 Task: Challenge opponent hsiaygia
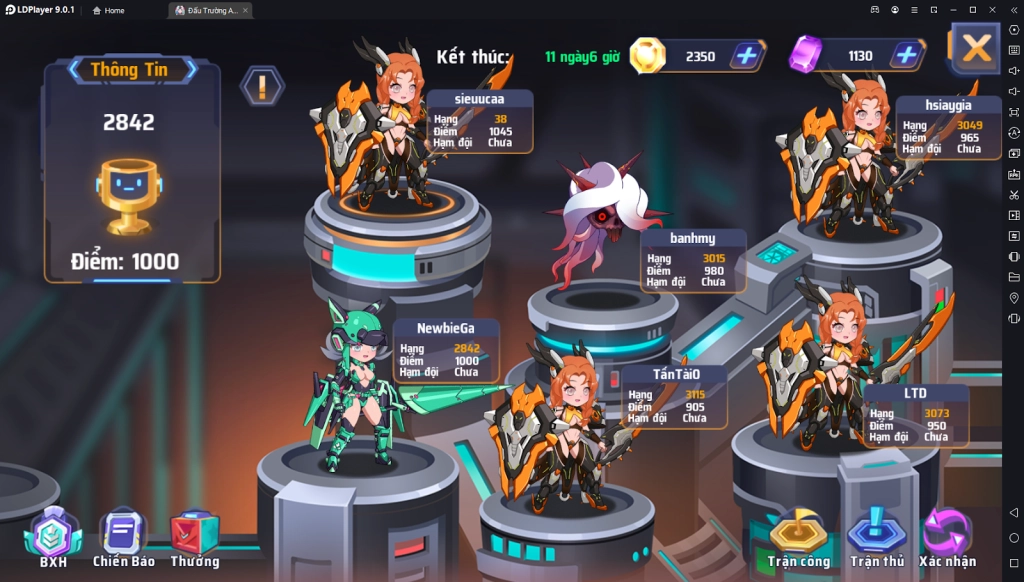coord(850,150)
